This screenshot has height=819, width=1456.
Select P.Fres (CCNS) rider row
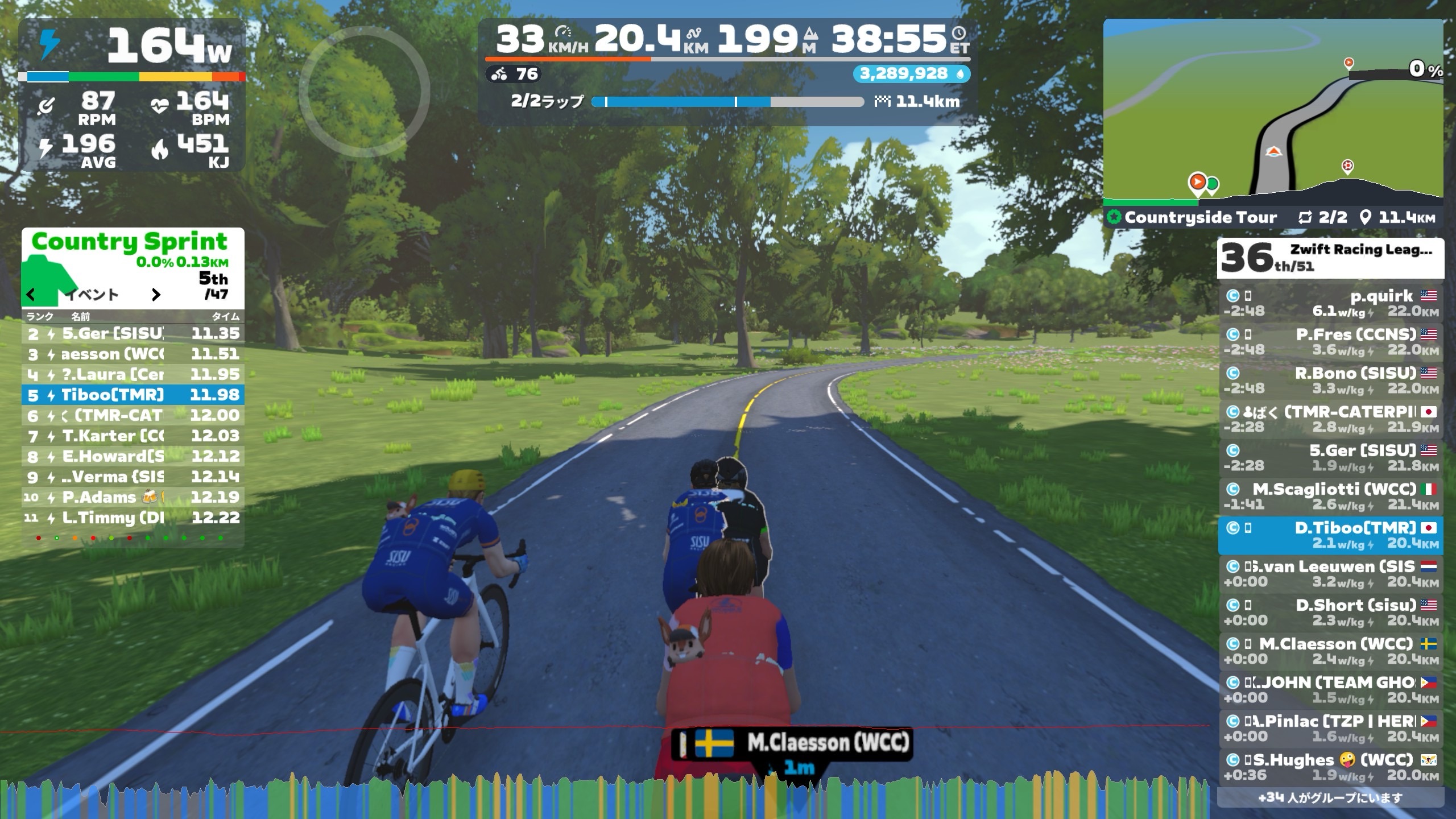(x=1330, y=342)
